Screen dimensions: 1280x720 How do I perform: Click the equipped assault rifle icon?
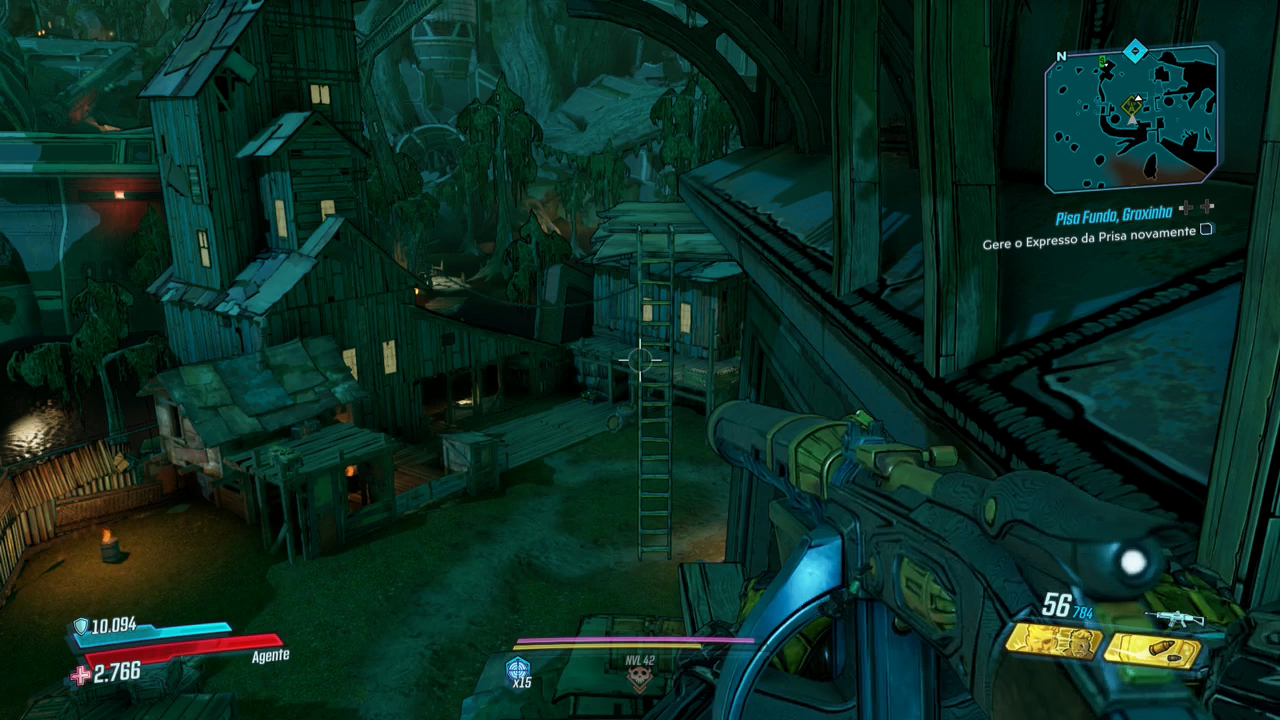click(x=1173, y=618)
